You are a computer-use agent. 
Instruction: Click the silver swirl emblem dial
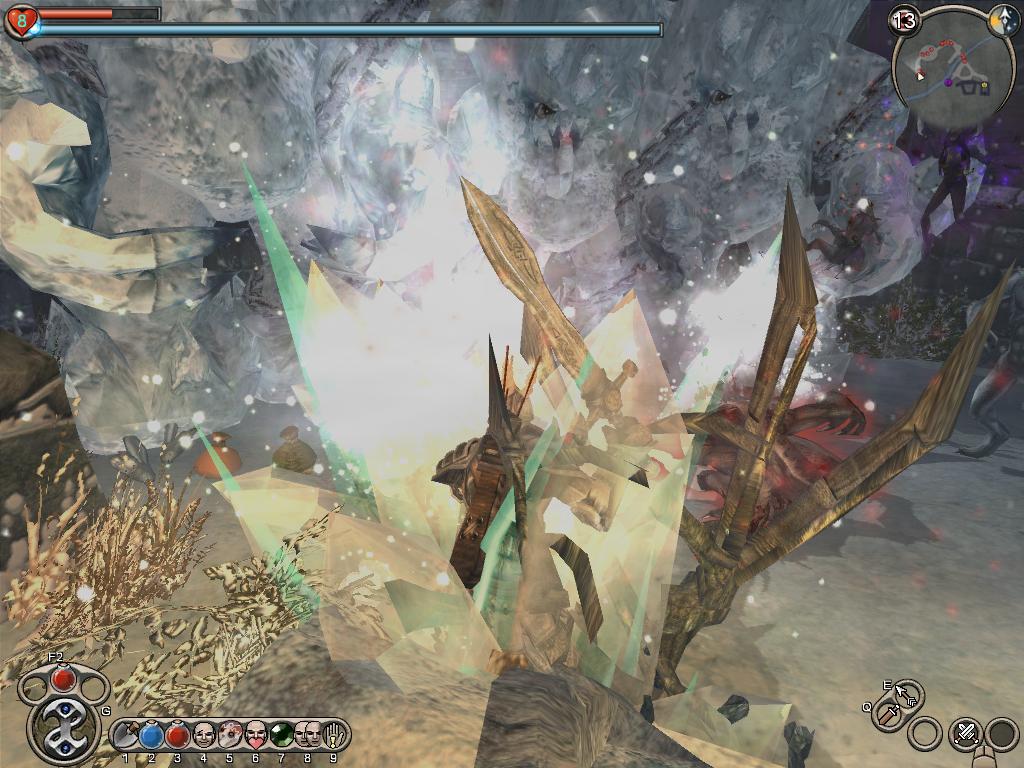click(x=64, y=727)
